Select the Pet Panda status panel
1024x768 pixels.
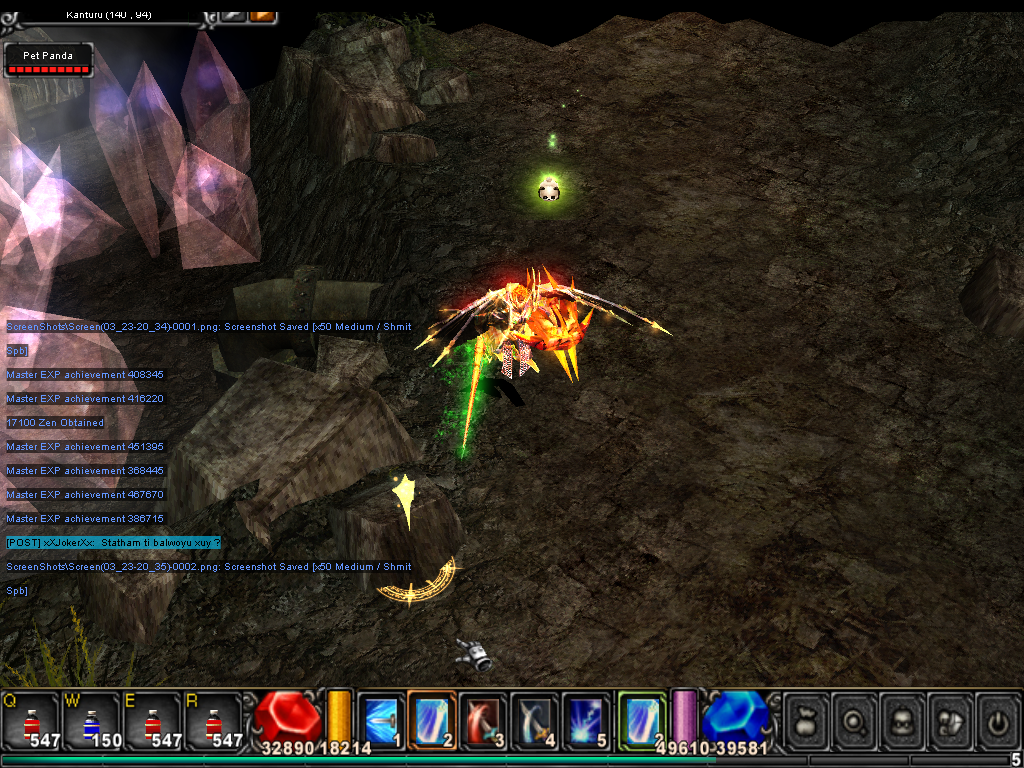48,61
